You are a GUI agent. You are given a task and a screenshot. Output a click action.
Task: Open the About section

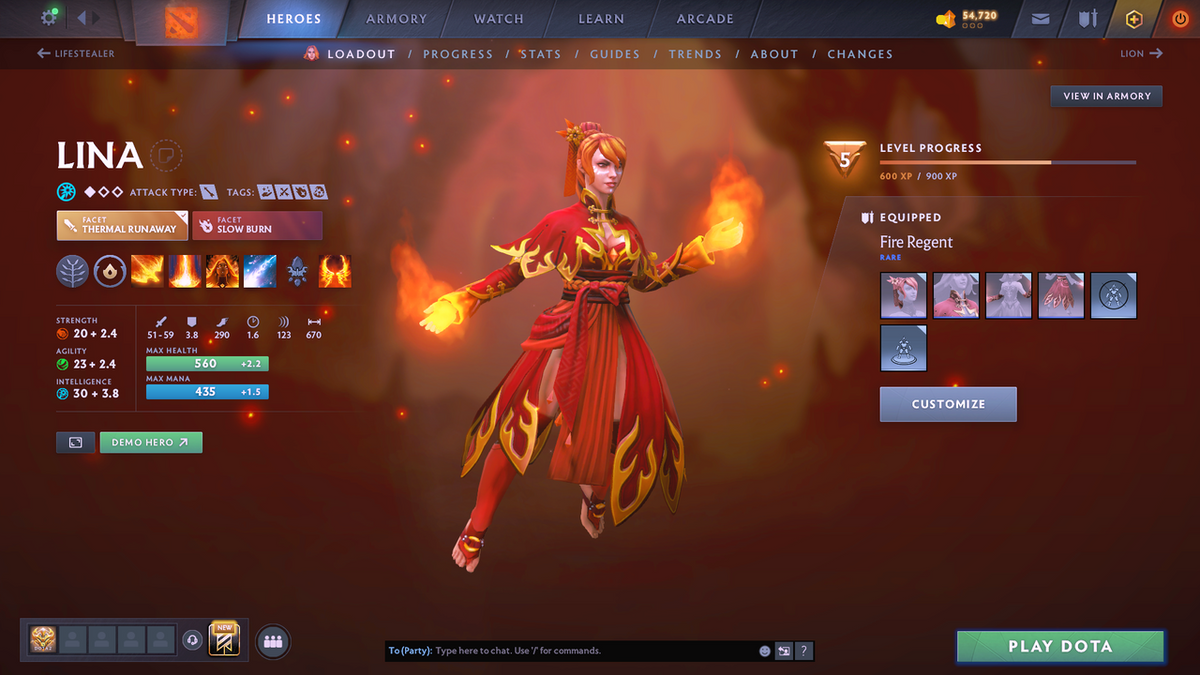click(x=774, y=54)
